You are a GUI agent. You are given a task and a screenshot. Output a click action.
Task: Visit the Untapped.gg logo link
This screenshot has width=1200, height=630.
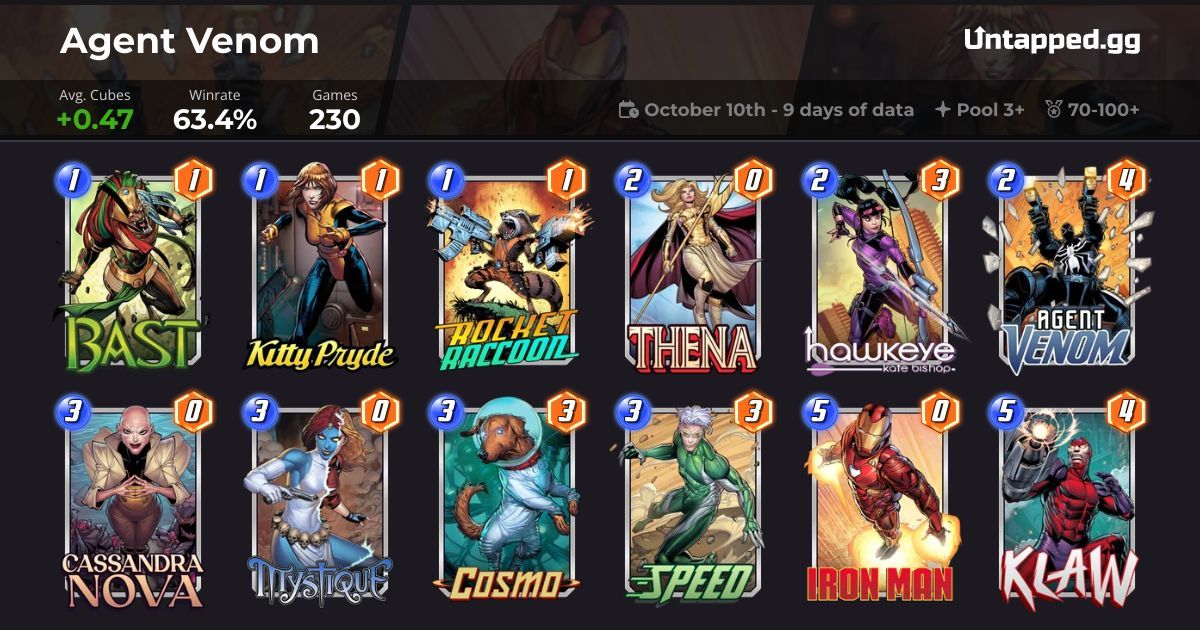click(1052, 40)
